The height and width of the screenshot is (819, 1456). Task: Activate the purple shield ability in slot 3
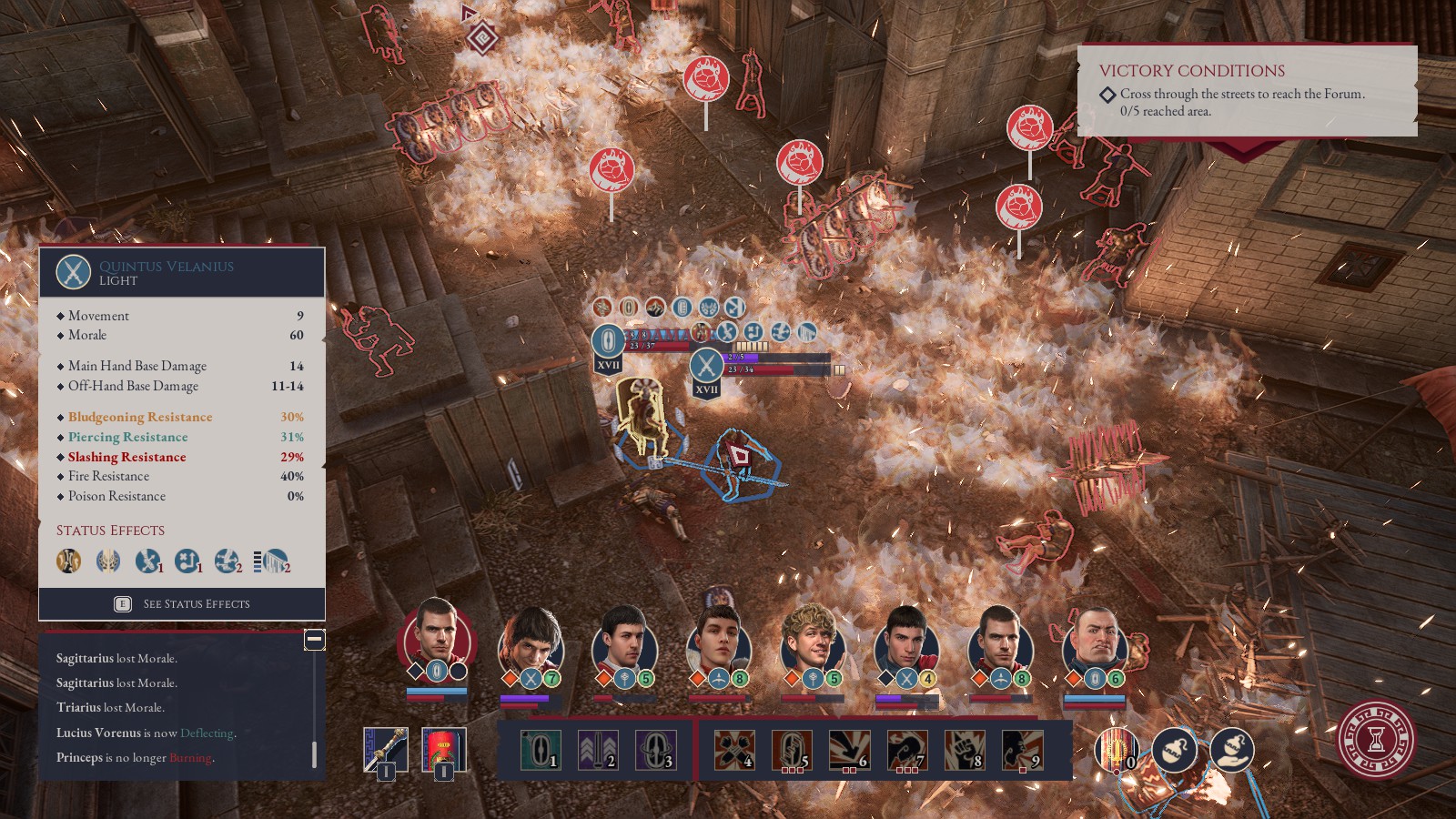coord(655,750)
